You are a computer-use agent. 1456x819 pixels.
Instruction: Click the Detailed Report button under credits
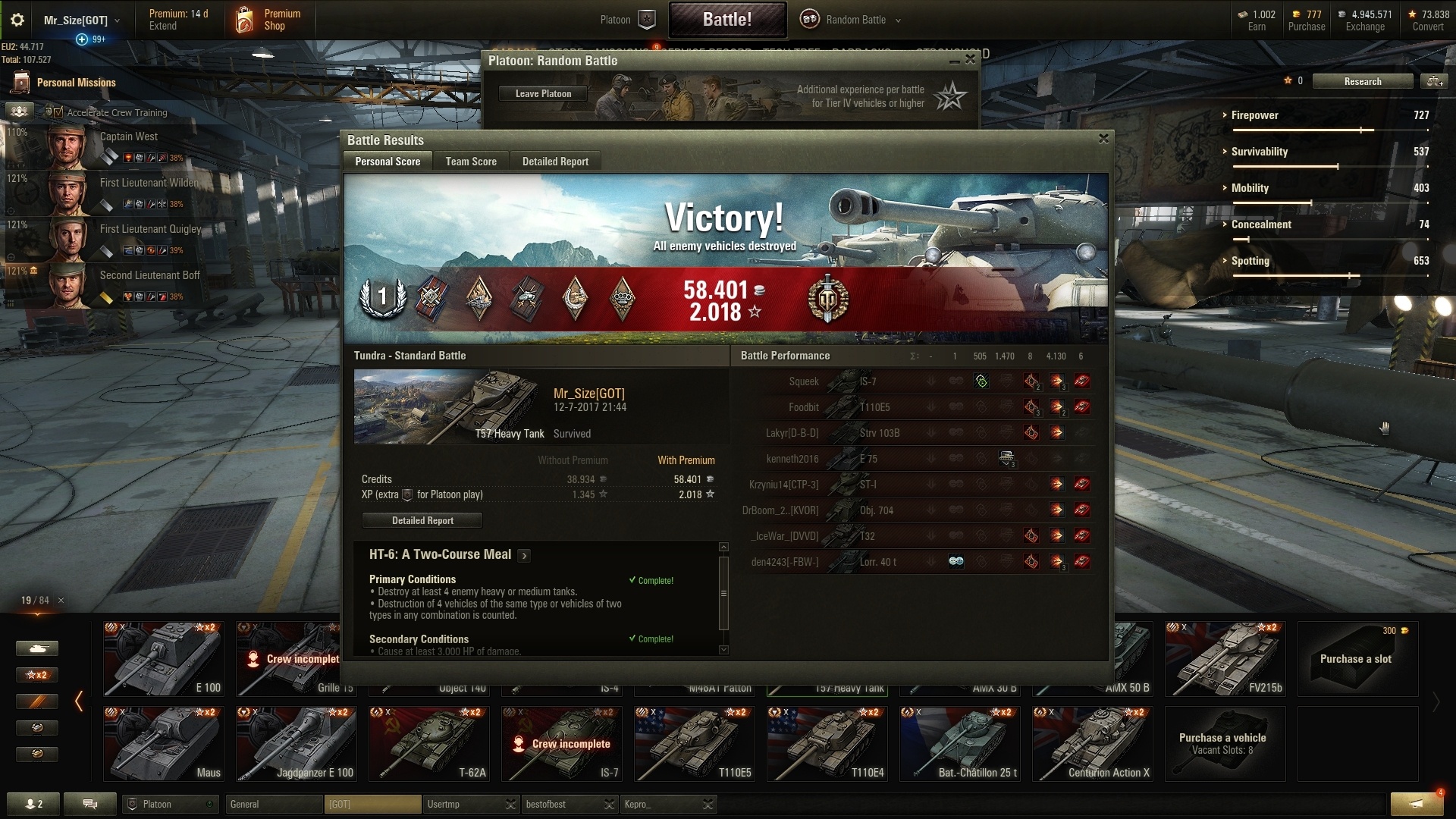tap(422, 520)
